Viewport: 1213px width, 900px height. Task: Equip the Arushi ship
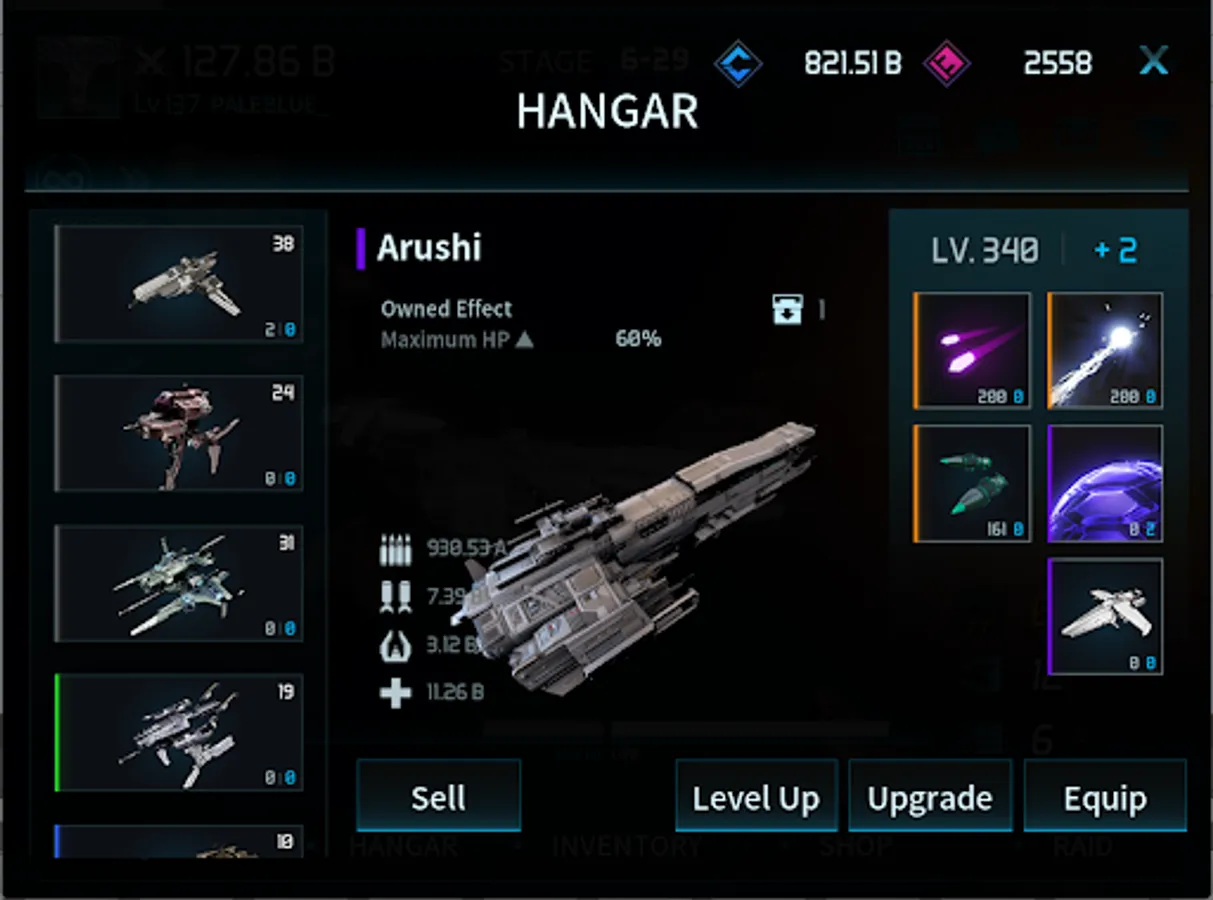click(x=1104, y=797)
